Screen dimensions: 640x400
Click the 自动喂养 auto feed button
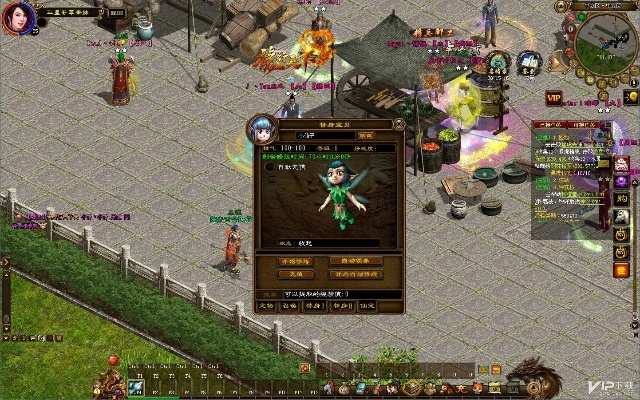coord(355,261)
